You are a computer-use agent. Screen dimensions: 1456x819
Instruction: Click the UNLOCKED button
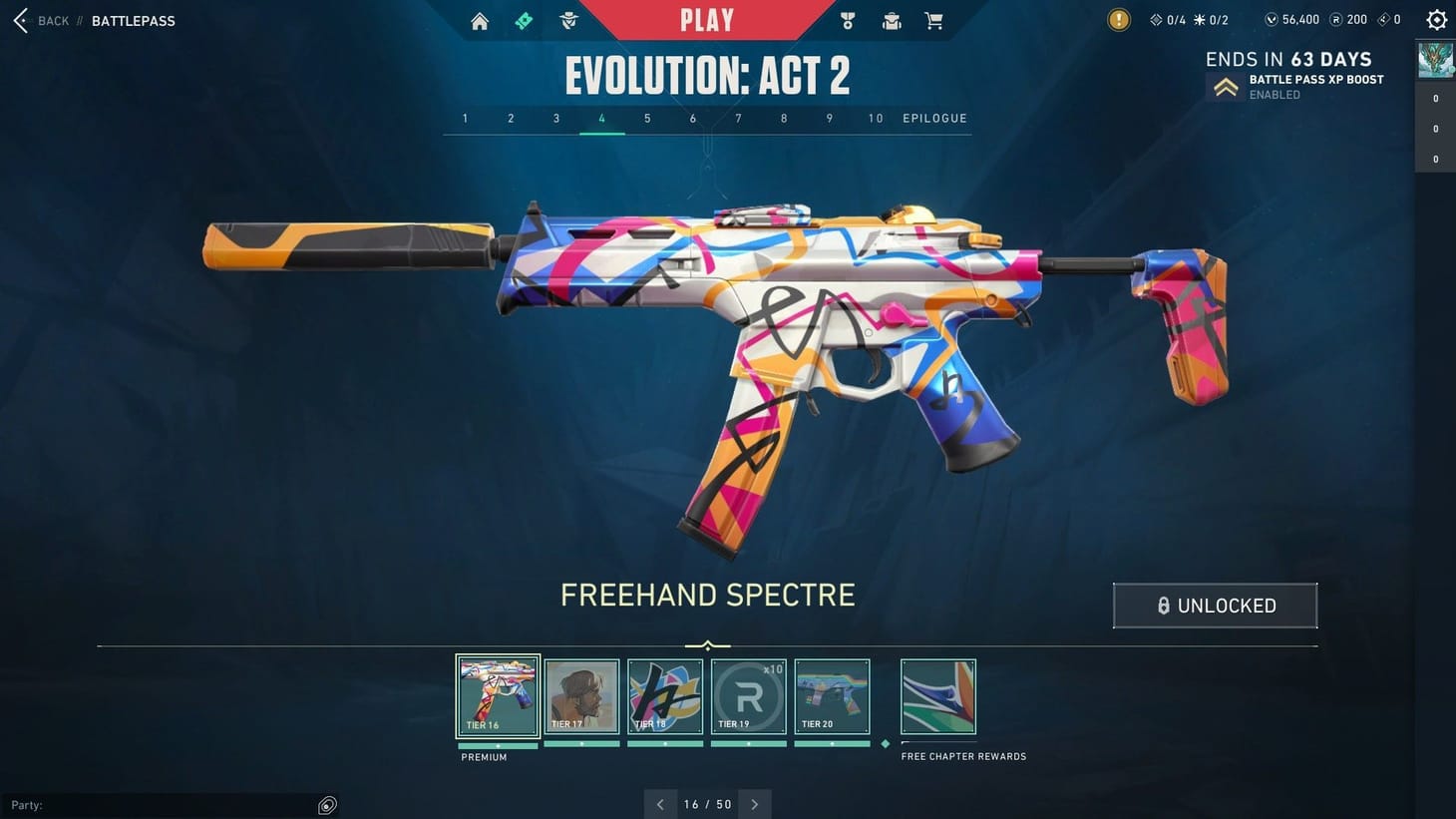pos(1215,606)
